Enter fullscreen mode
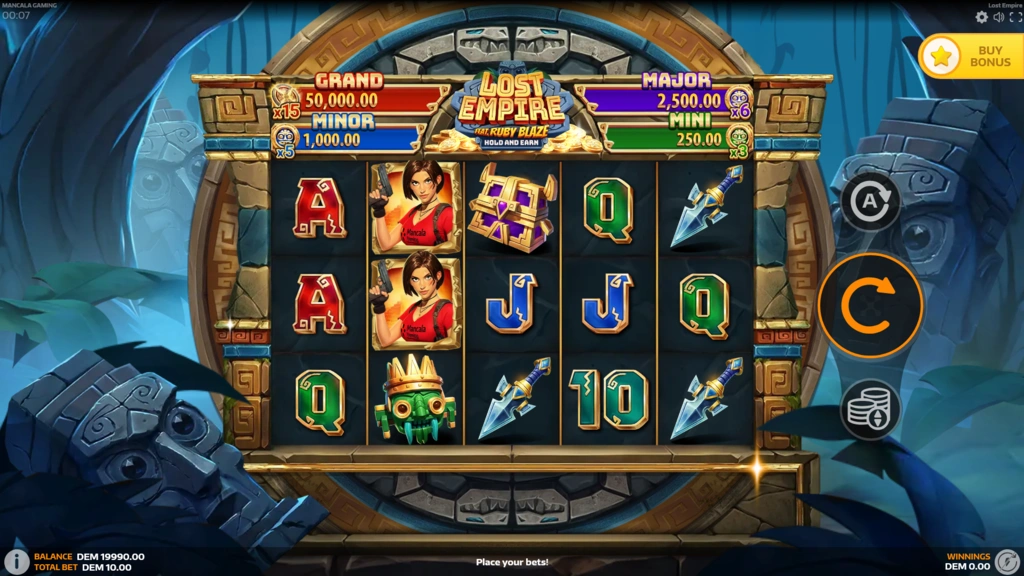 (1013, 17)
